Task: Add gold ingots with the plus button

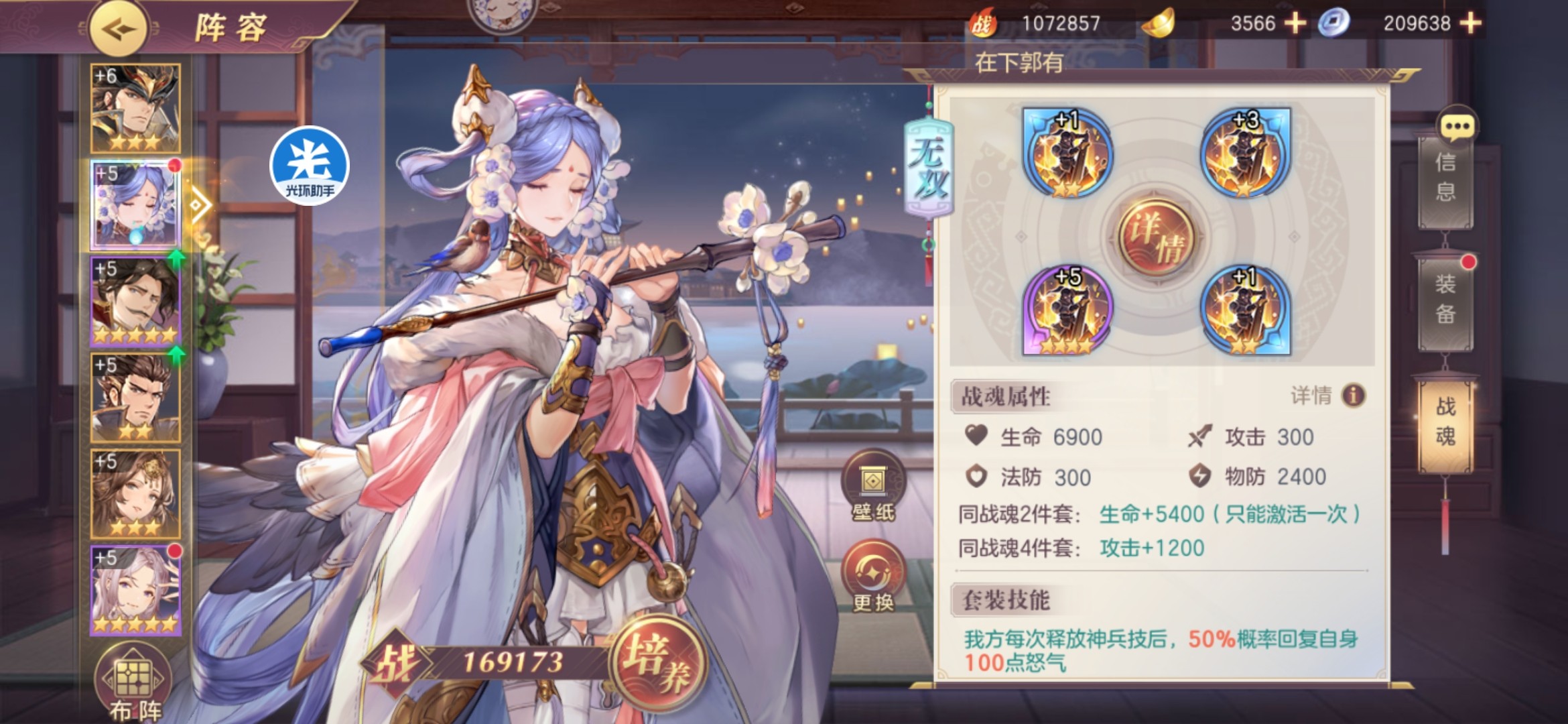Action: point(1295,23)
